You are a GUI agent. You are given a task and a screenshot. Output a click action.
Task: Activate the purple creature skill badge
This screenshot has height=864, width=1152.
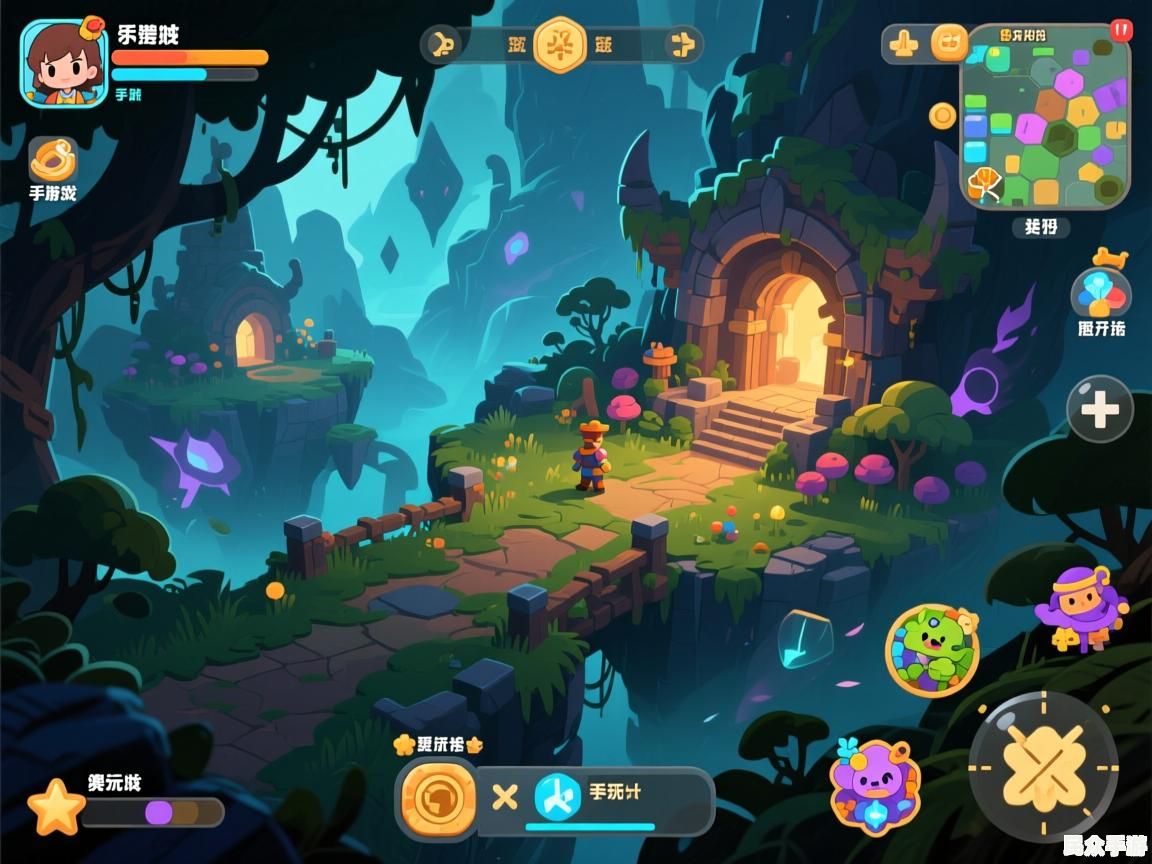pyautogui.click(x=875, y=787)
